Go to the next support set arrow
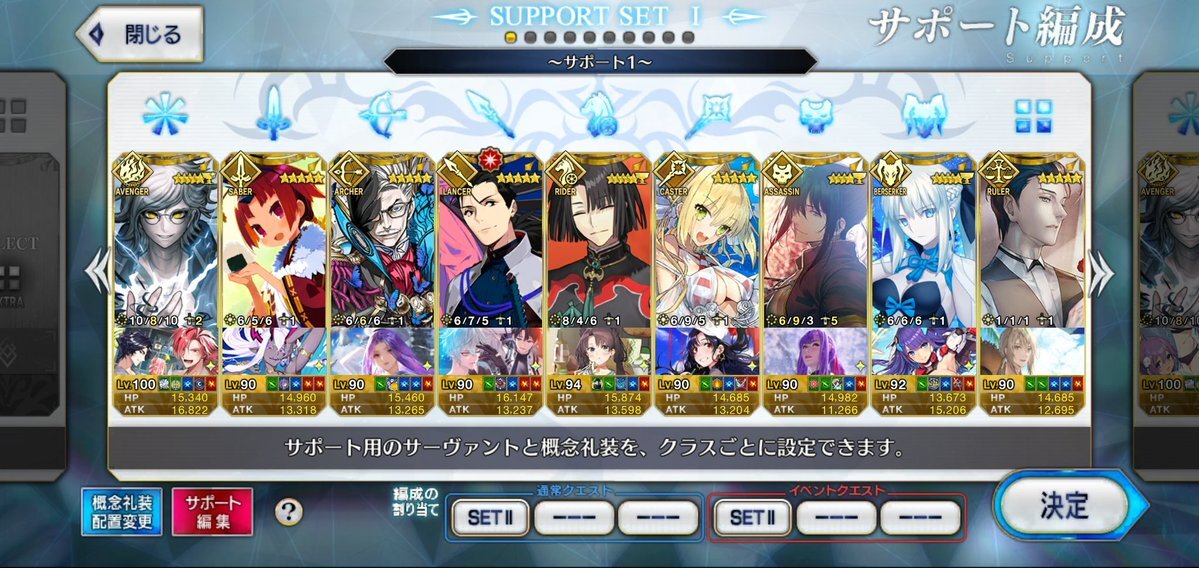The height and width of the screenshot is (568, 1199). coord(1100,272)
